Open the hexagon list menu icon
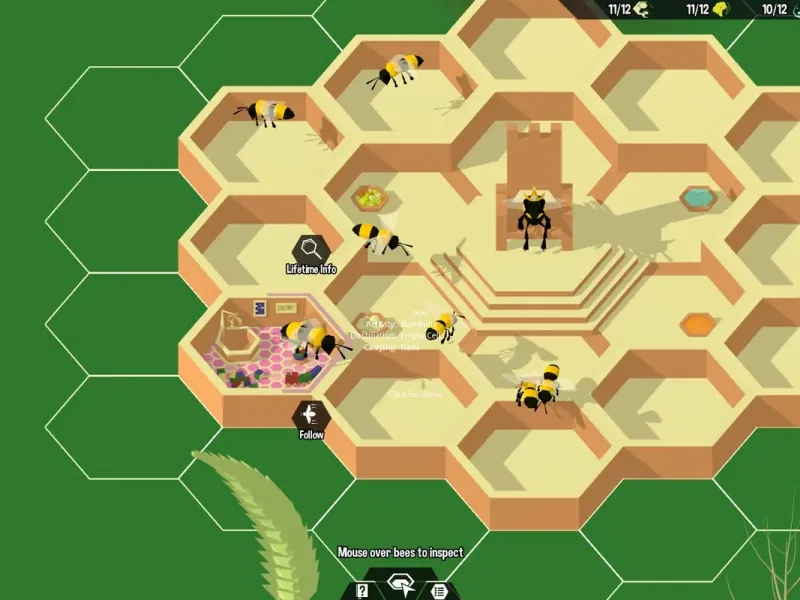This screenshot has width=800, height=600. [x=437, y=590]
